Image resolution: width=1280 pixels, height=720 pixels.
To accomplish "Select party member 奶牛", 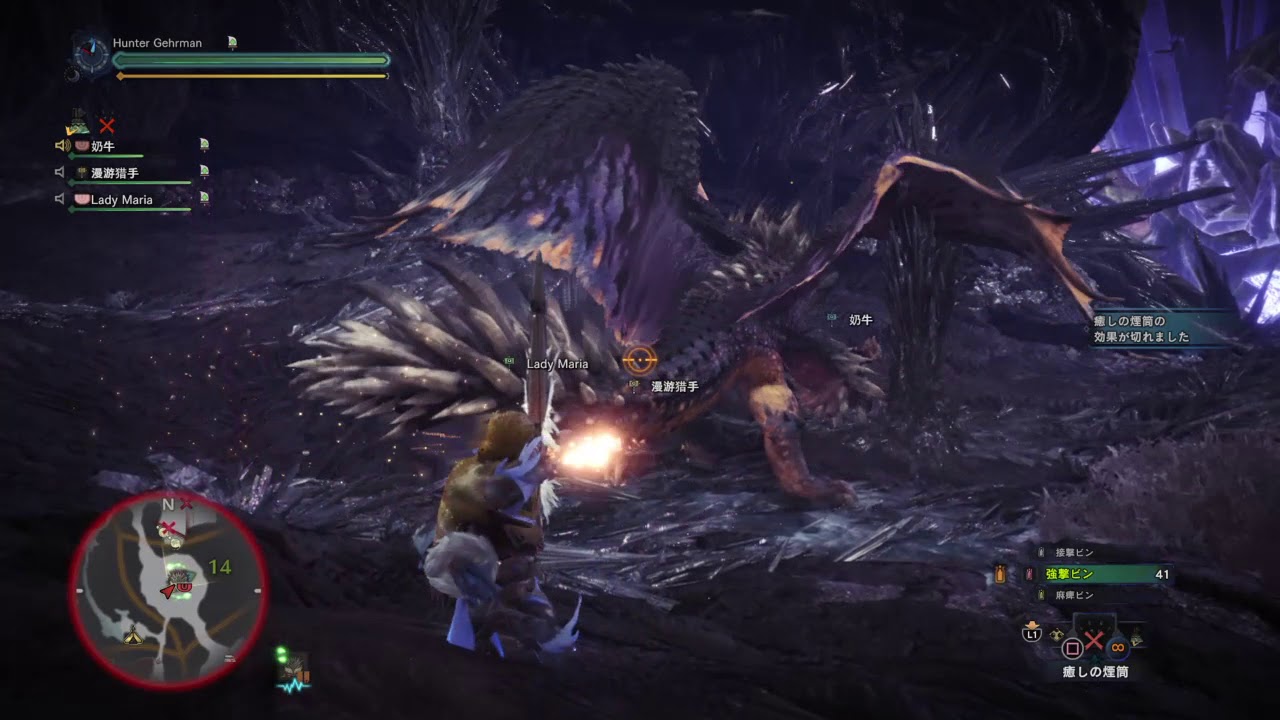I will pyautogui.click(x=104, y=146).
